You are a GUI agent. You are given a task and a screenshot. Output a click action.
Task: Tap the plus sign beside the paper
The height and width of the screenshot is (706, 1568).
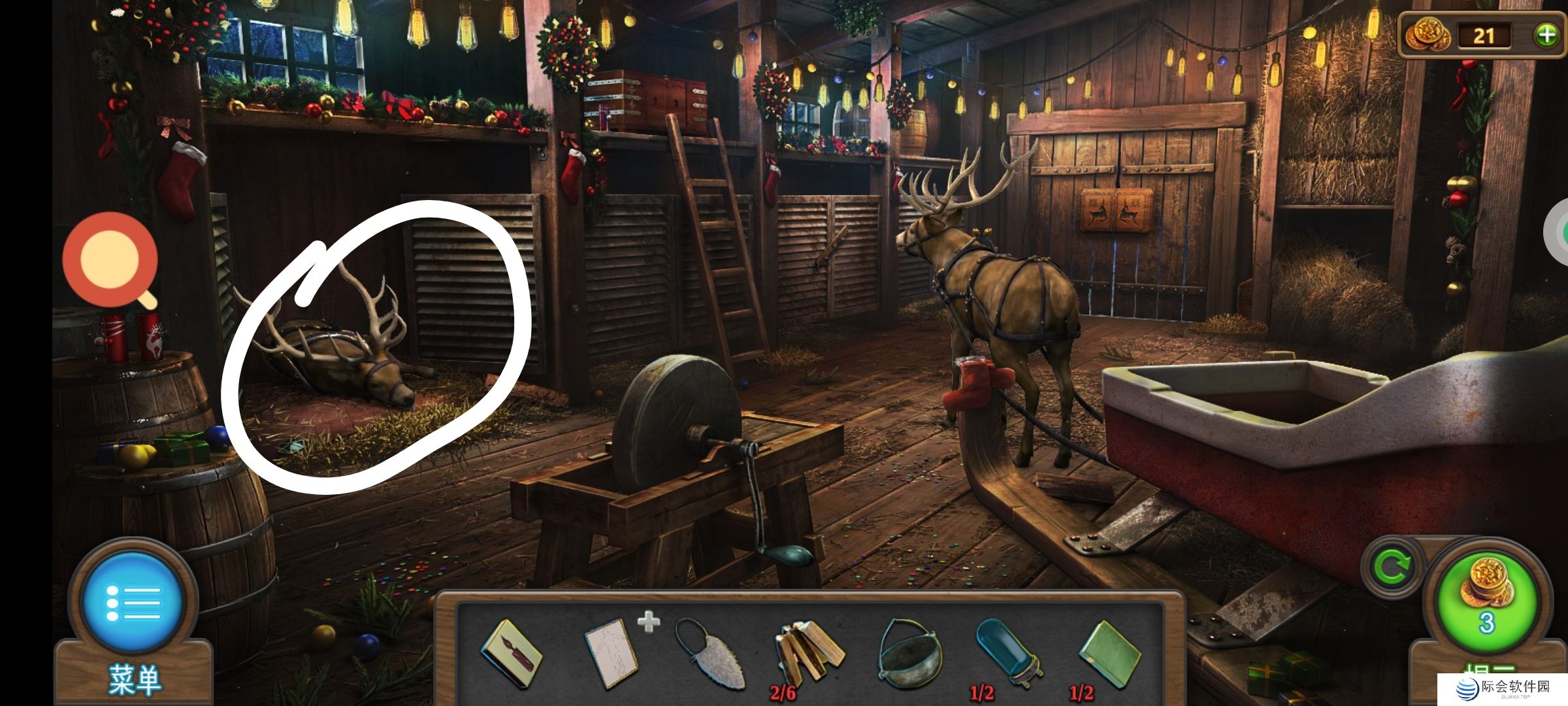pos(648,622)
